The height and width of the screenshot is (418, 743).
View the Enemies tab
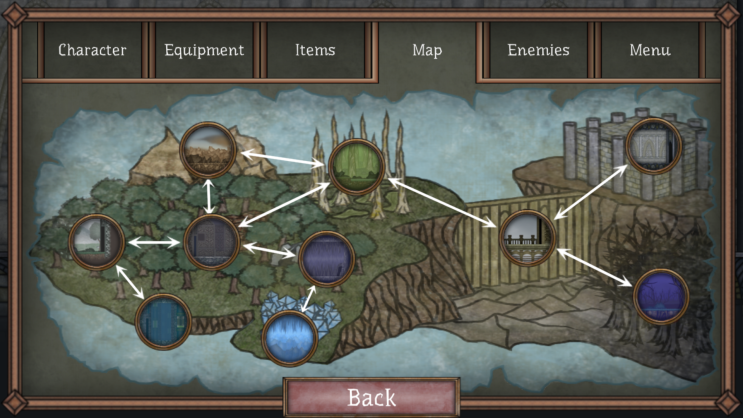pos(538,50)
